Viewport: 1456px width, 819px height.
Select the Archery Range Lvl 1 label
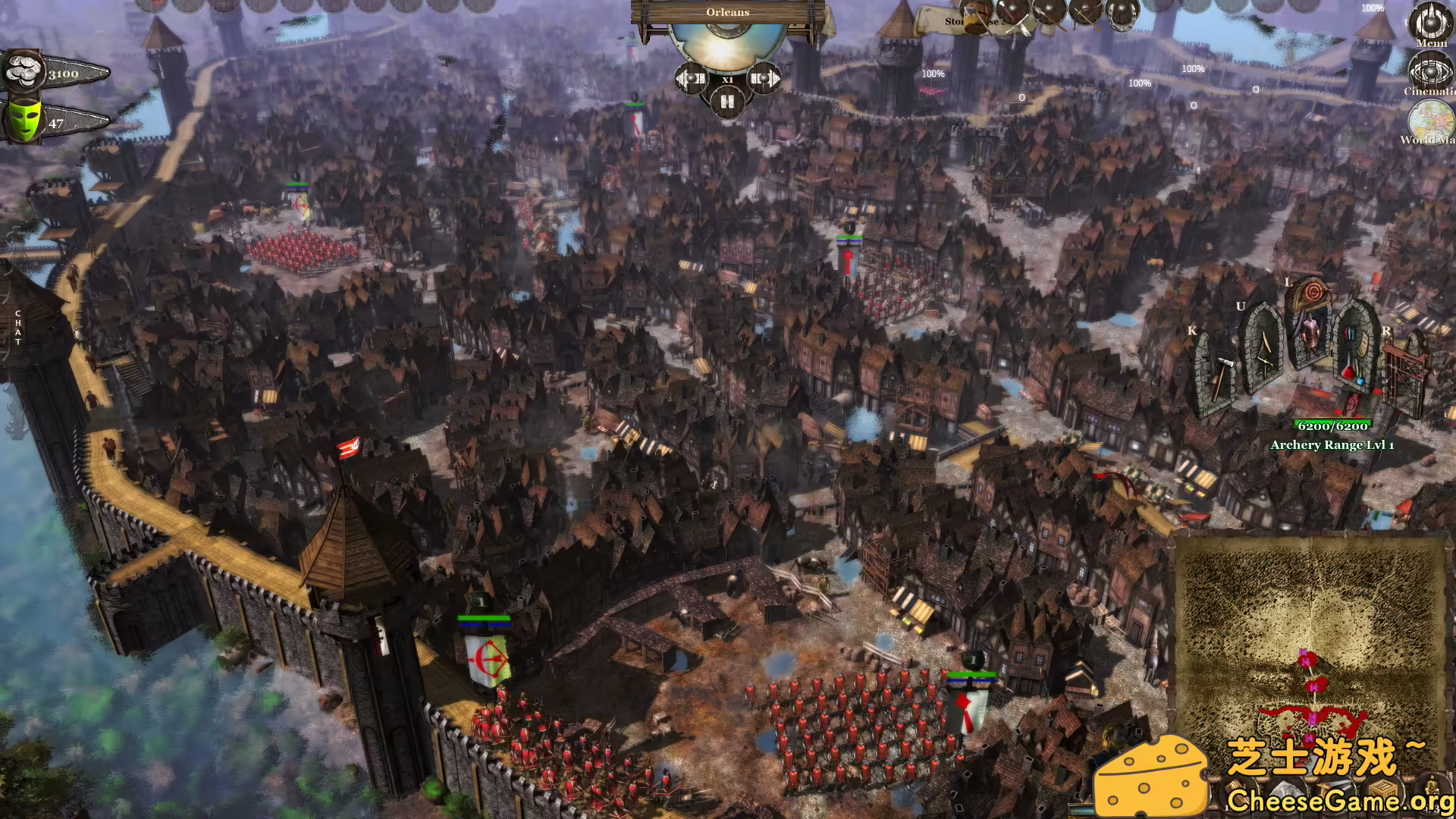tap(1332, 445)
